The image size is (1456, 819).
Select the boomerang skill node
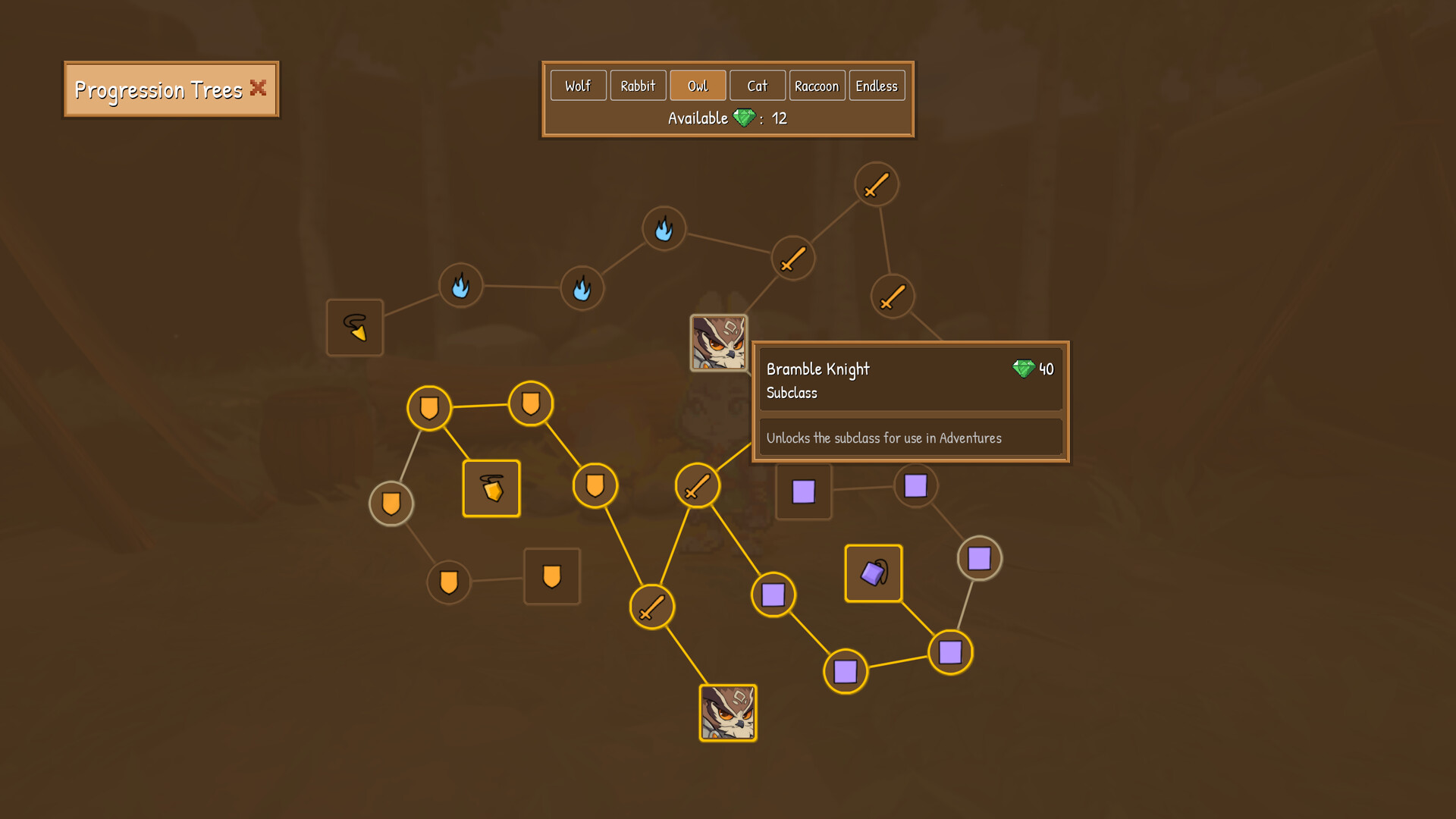click(354, 328)
